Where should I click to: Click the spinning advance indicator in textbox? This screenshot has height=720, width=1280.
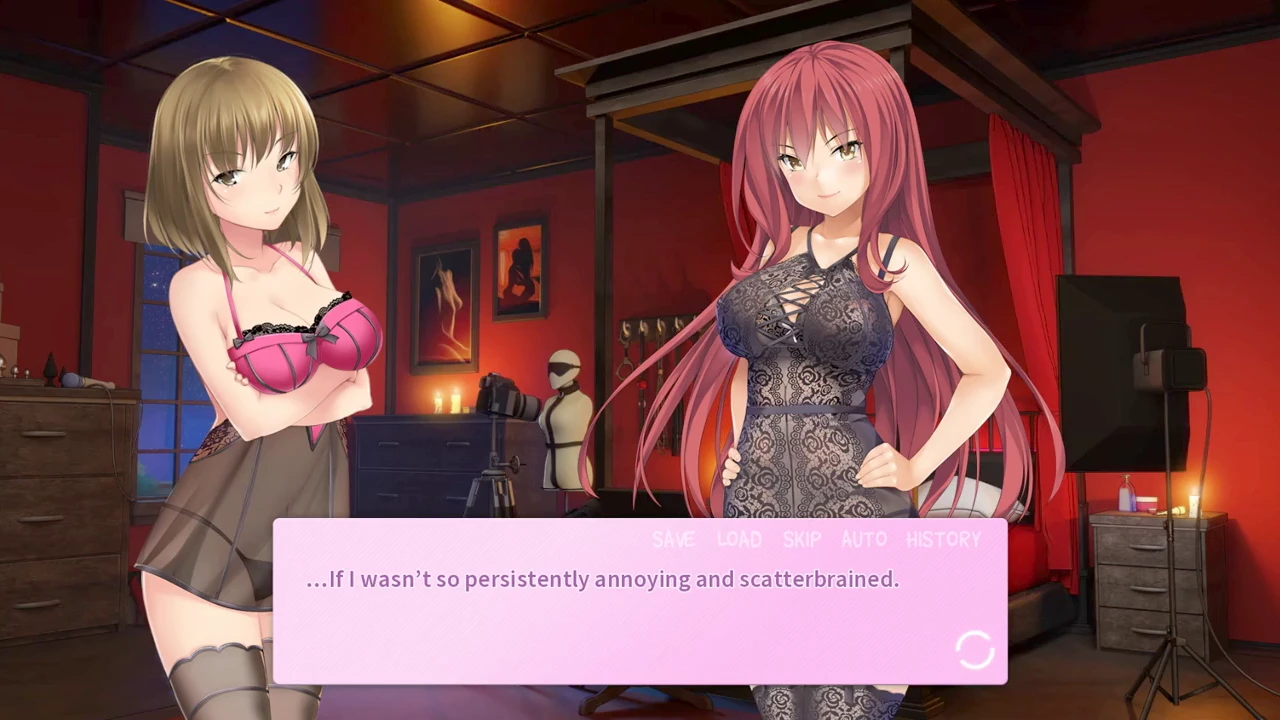(974, 650)
